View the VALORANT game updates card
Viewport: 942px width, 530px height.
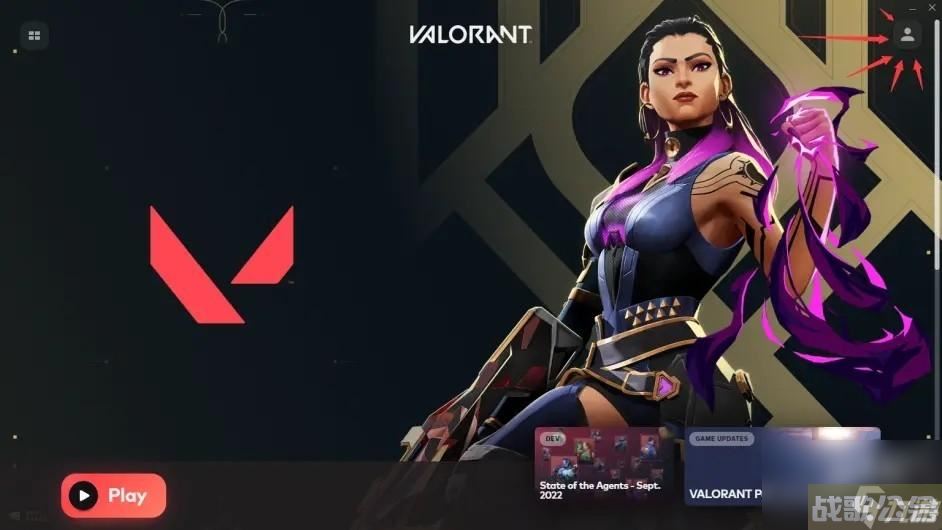[780, 467]
